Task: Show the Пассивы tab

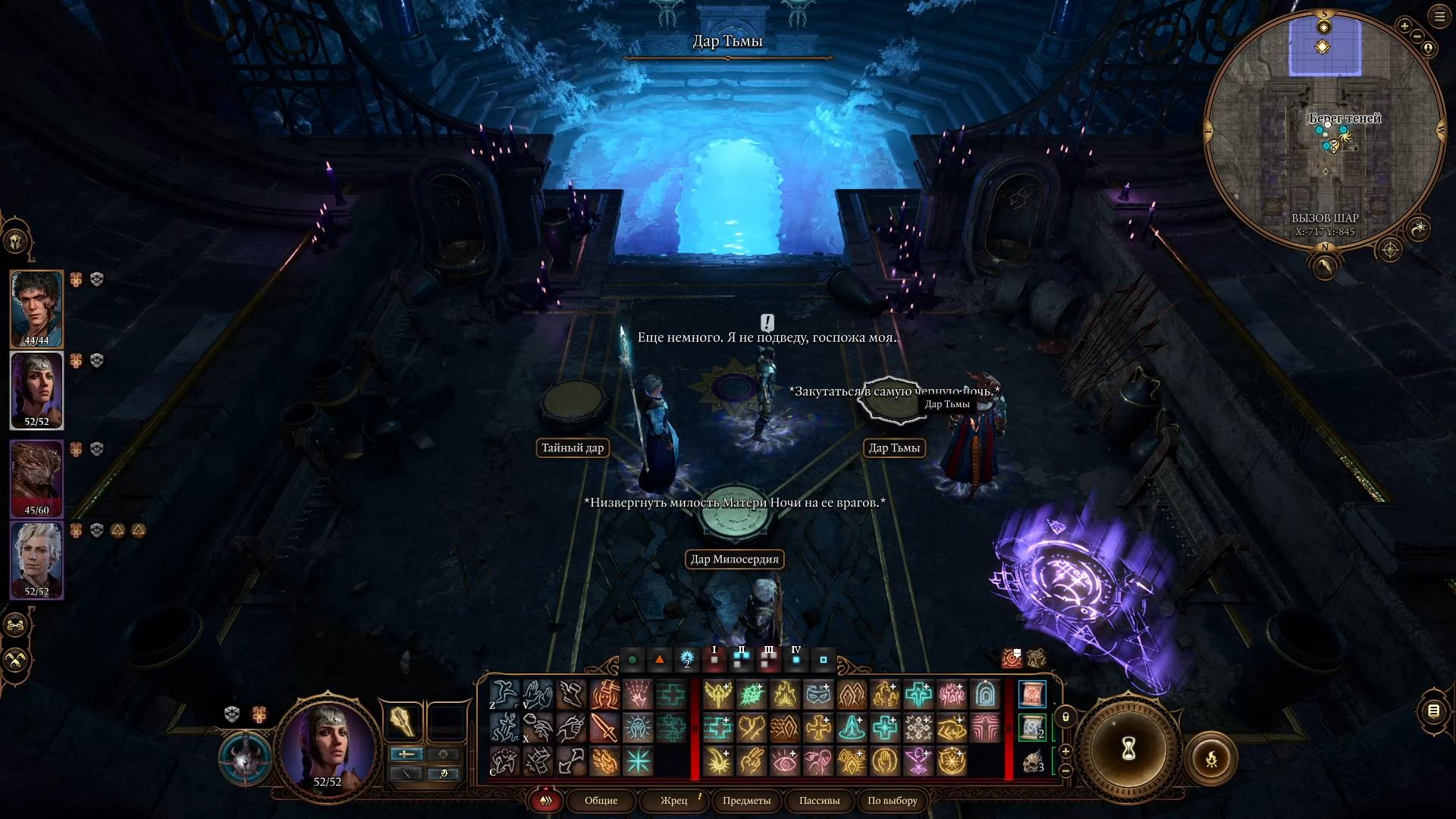Action: (819, 801)
